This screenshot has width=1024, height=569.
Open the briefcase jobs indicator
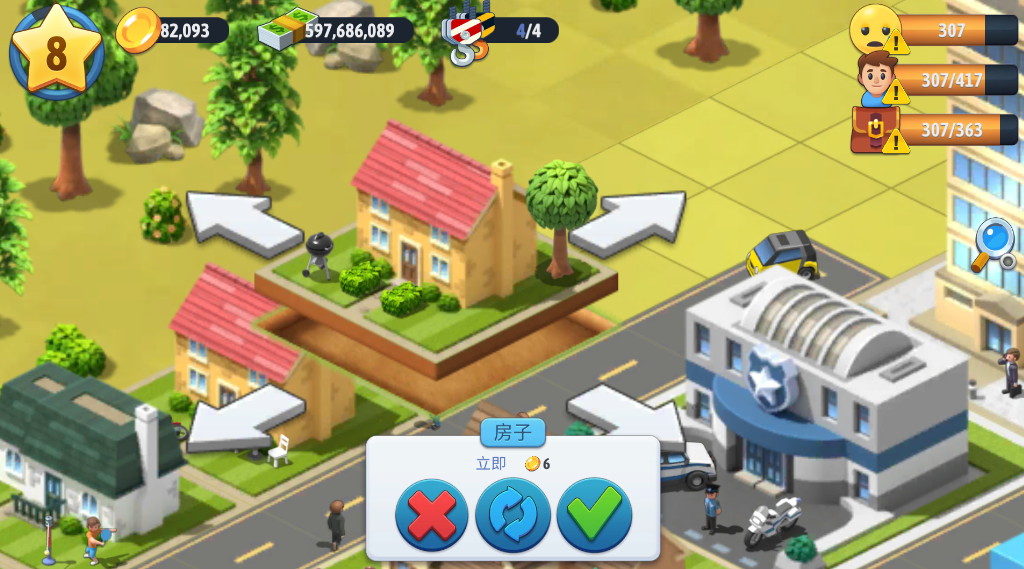tap(876, 130)
